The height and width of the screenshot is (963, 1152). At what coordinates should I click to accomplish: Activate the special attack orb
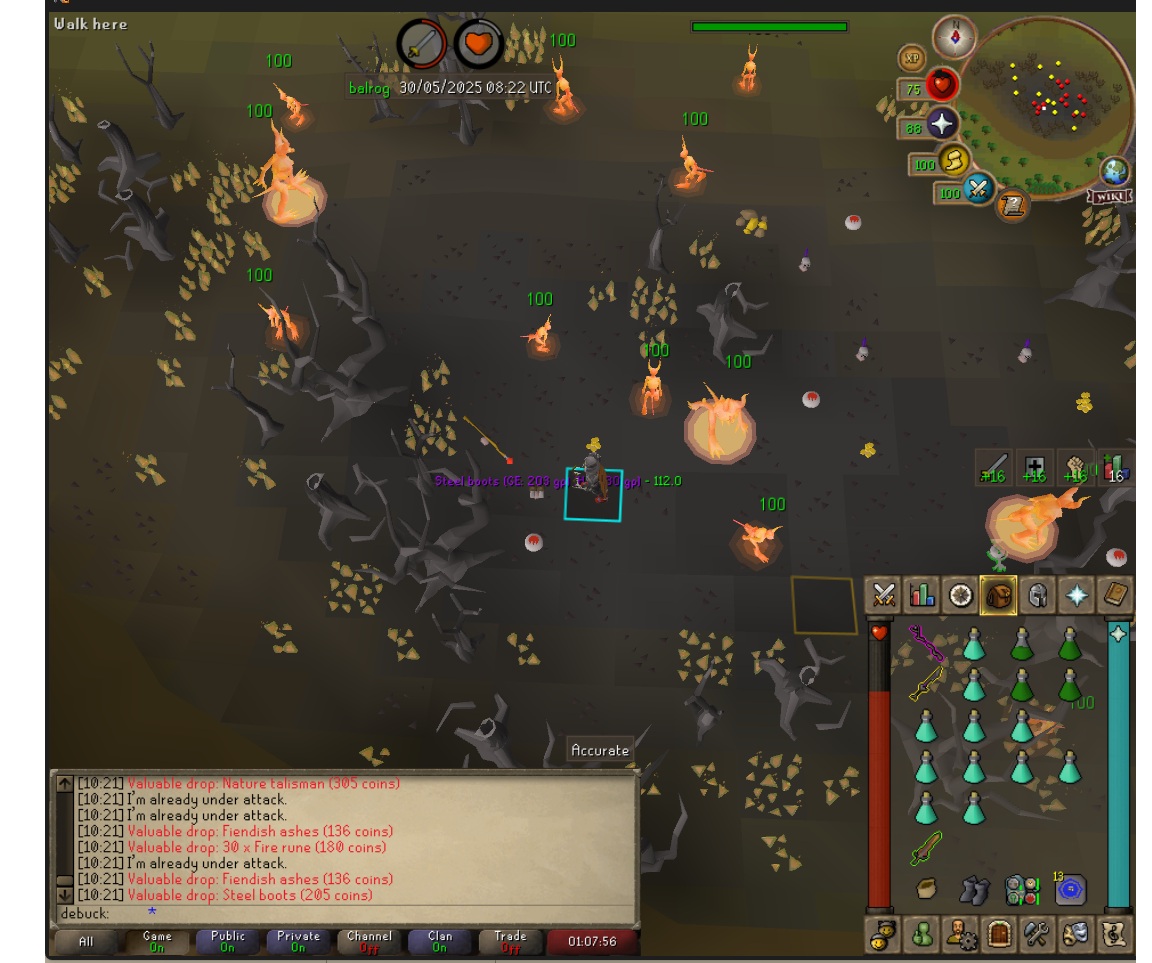[x=978, y=188]
